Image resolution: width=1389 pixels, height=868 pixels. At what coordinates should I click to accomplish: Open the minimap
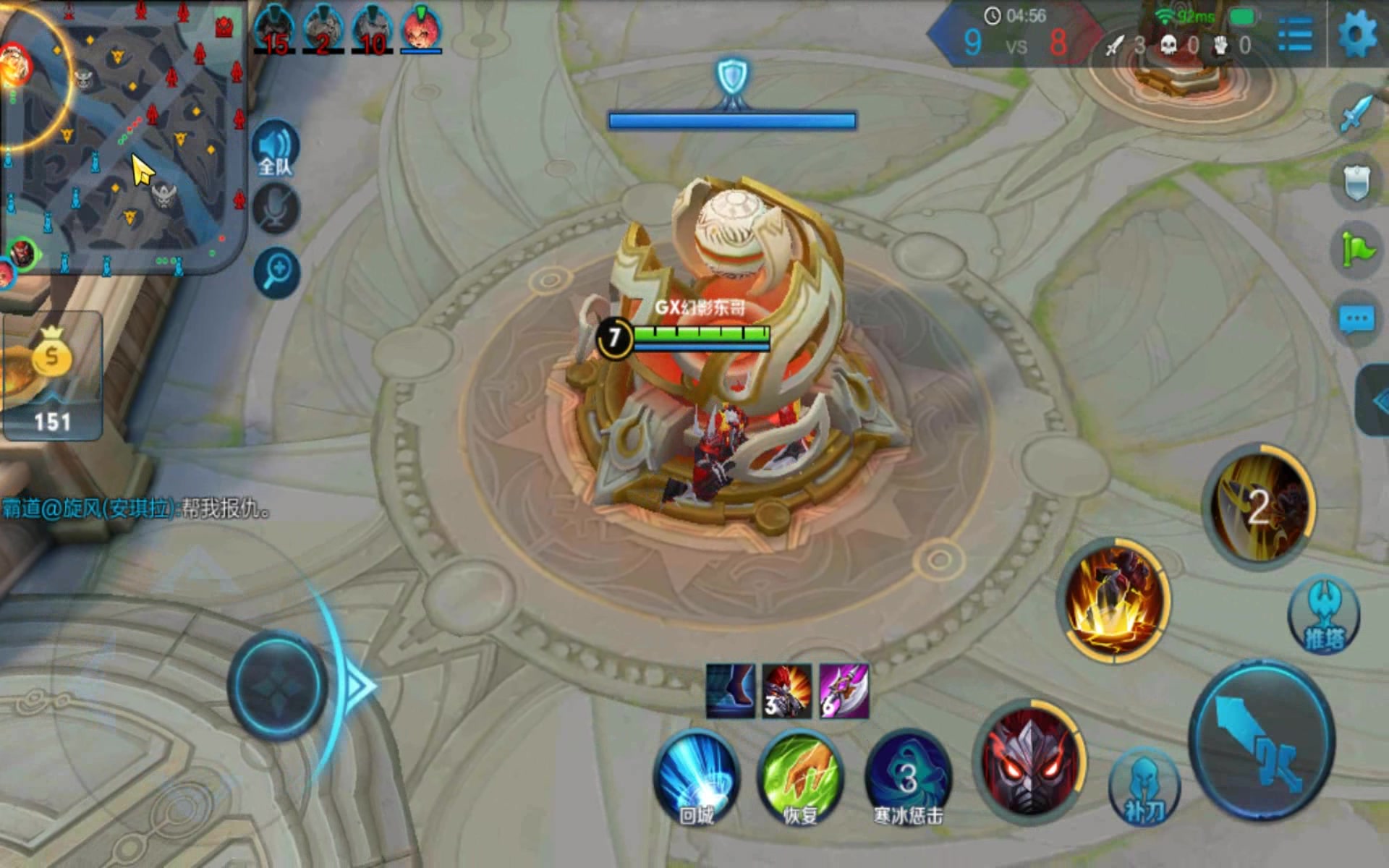[x=123, y=137]
